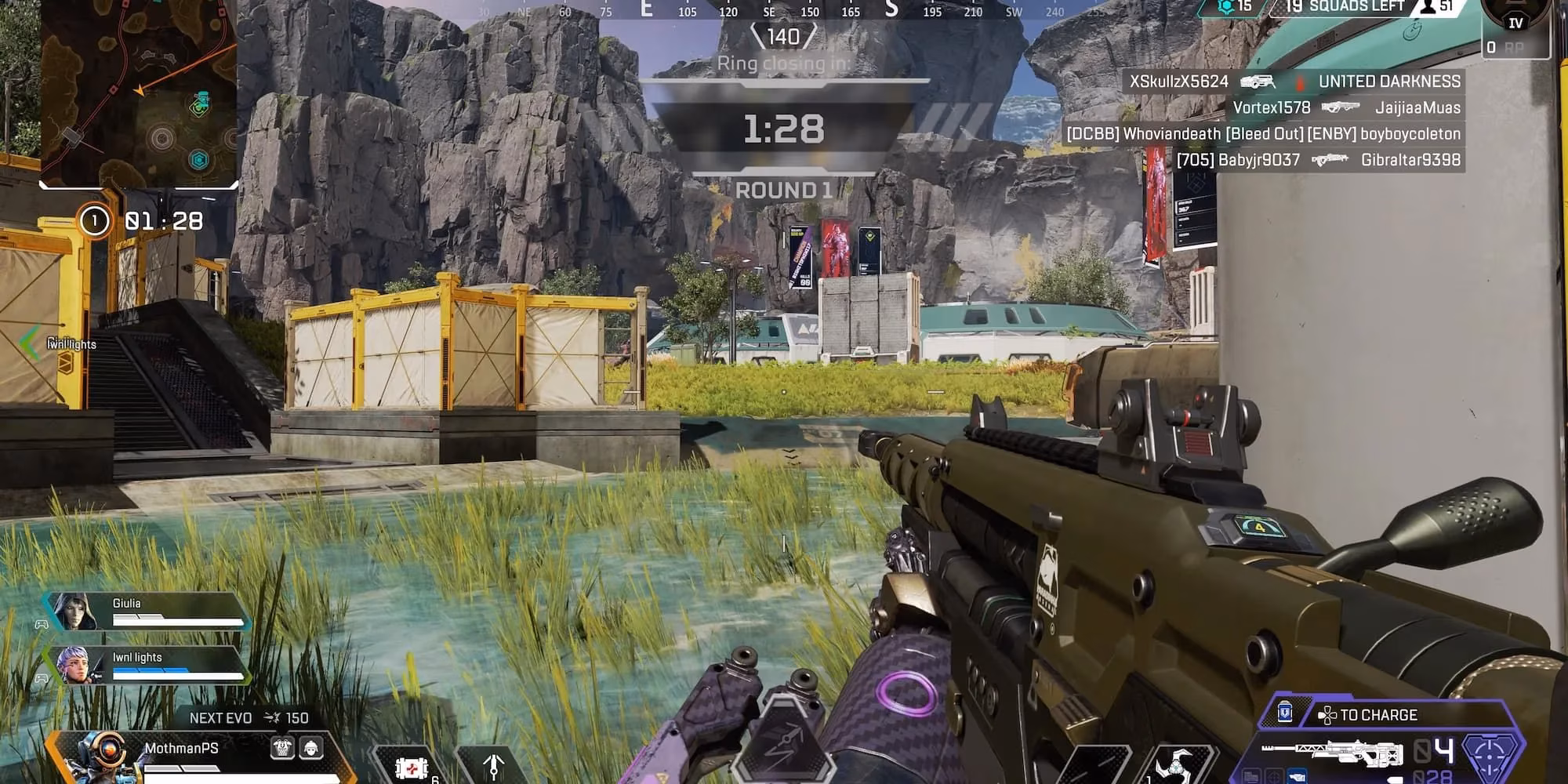Toggle the barrel attachment slot icon

pos(1250,777)
